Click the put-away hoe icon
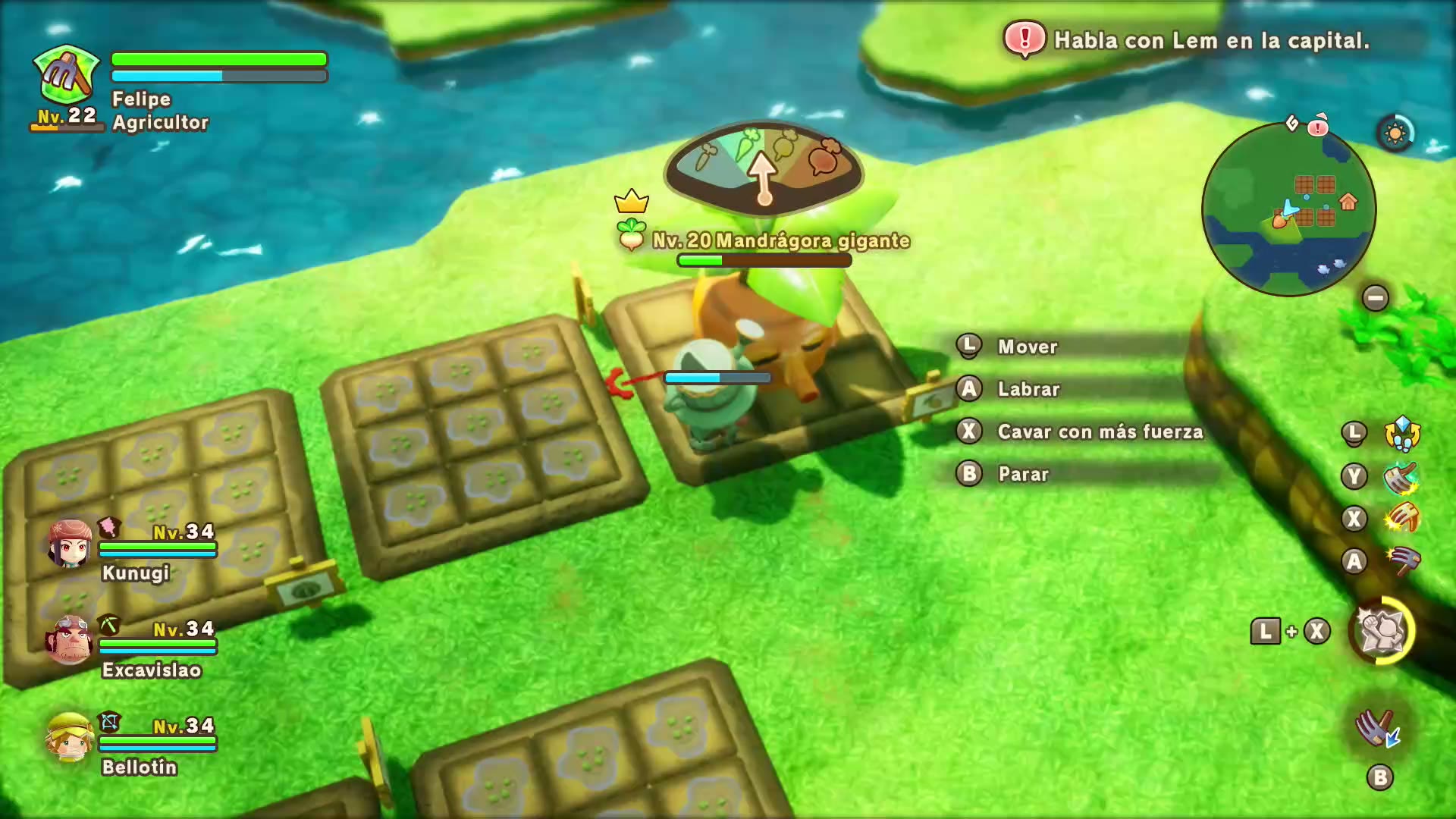Image resolution: width=1456 pixels, height=819 pixels. click(x=1378, y=730)
